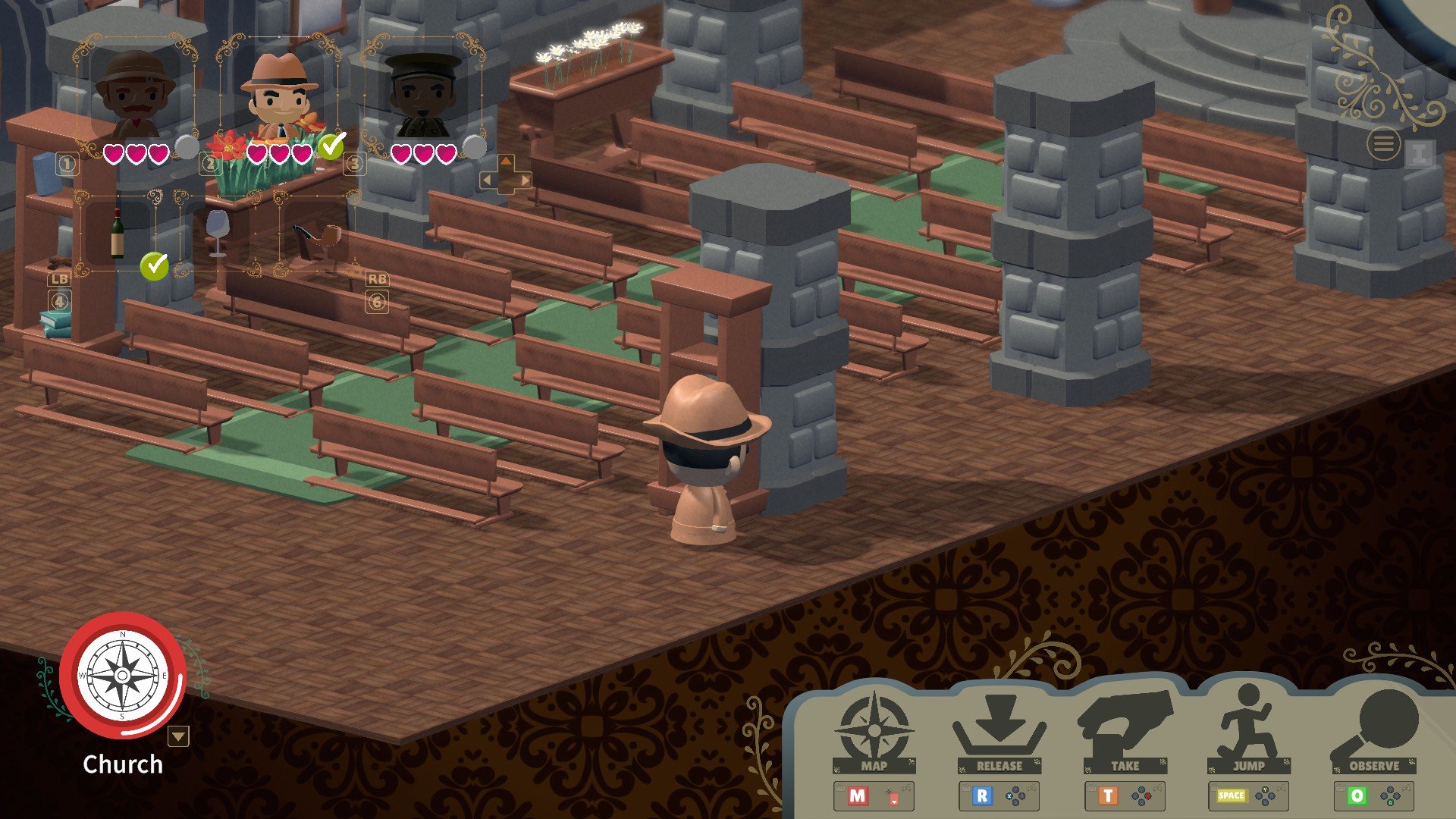Expand the dropdown arrow beside the compass
Viewport: 1456px width, 819px height.
click(x=178, y=736)
